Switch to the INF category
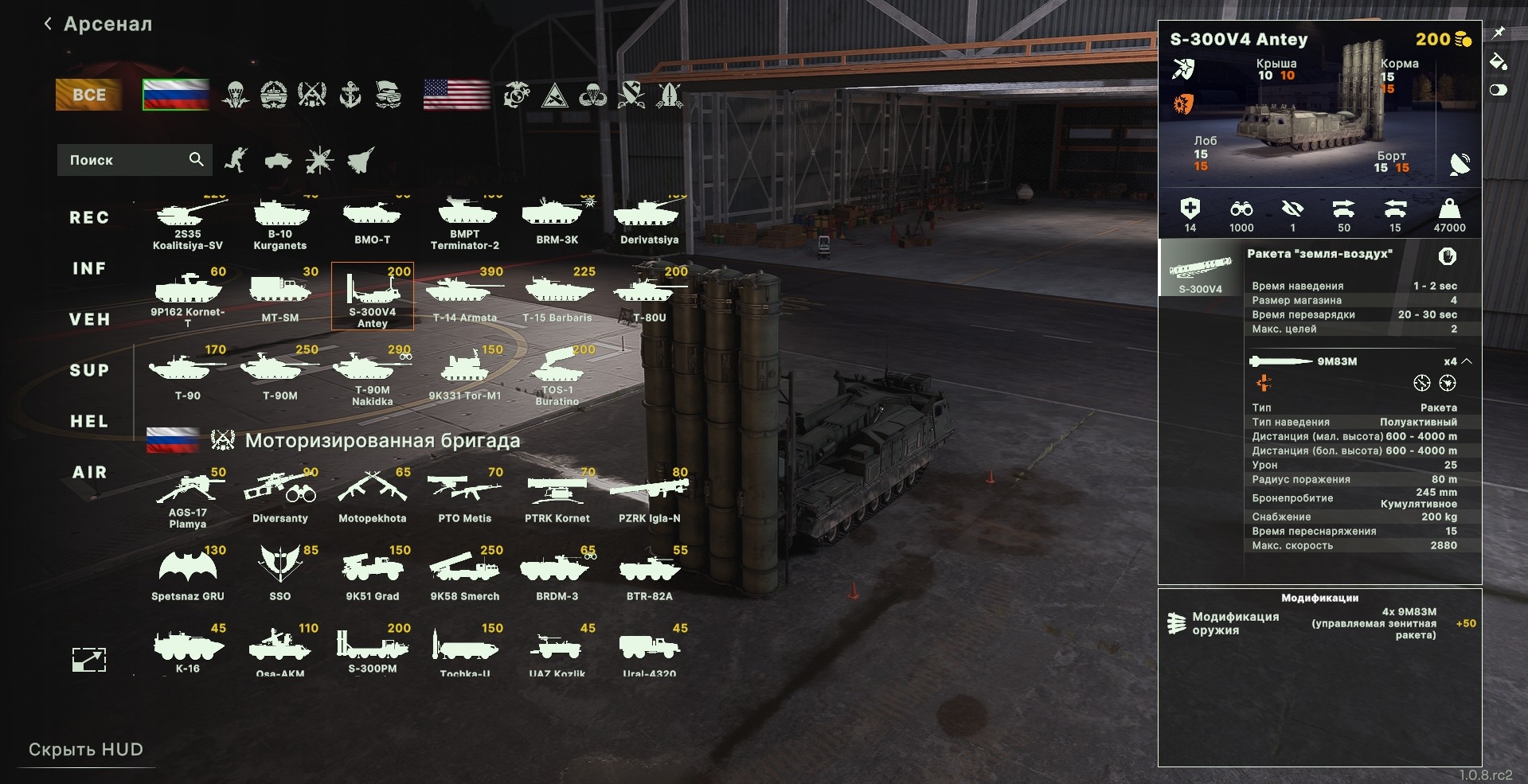Image resolution: width=1528 pixels, height=784 pixels. pyautogui.click(x=89, y=268)
